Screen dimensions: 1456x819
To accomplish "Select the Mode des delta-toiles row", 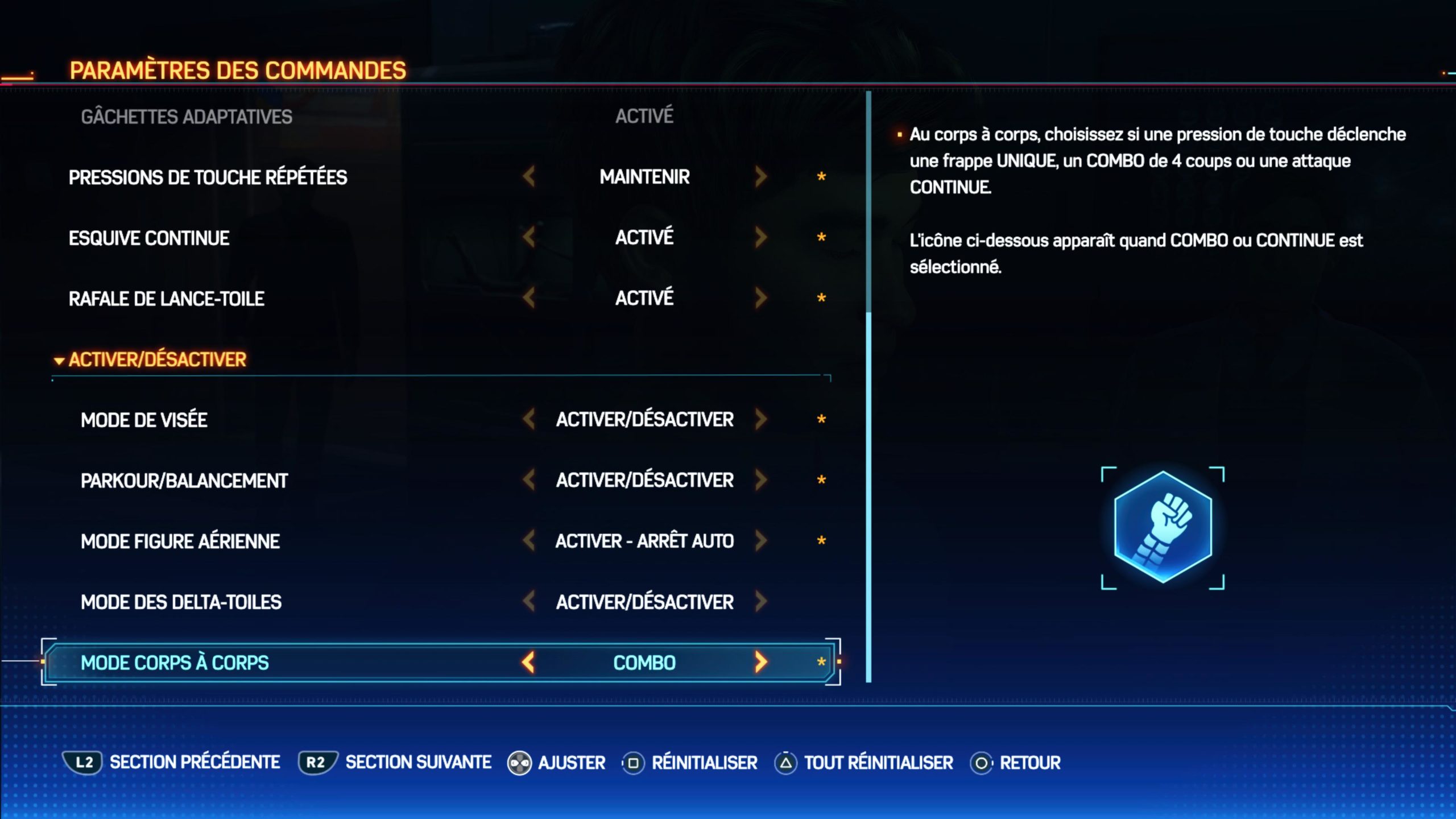I will click(x=181, y=602).
